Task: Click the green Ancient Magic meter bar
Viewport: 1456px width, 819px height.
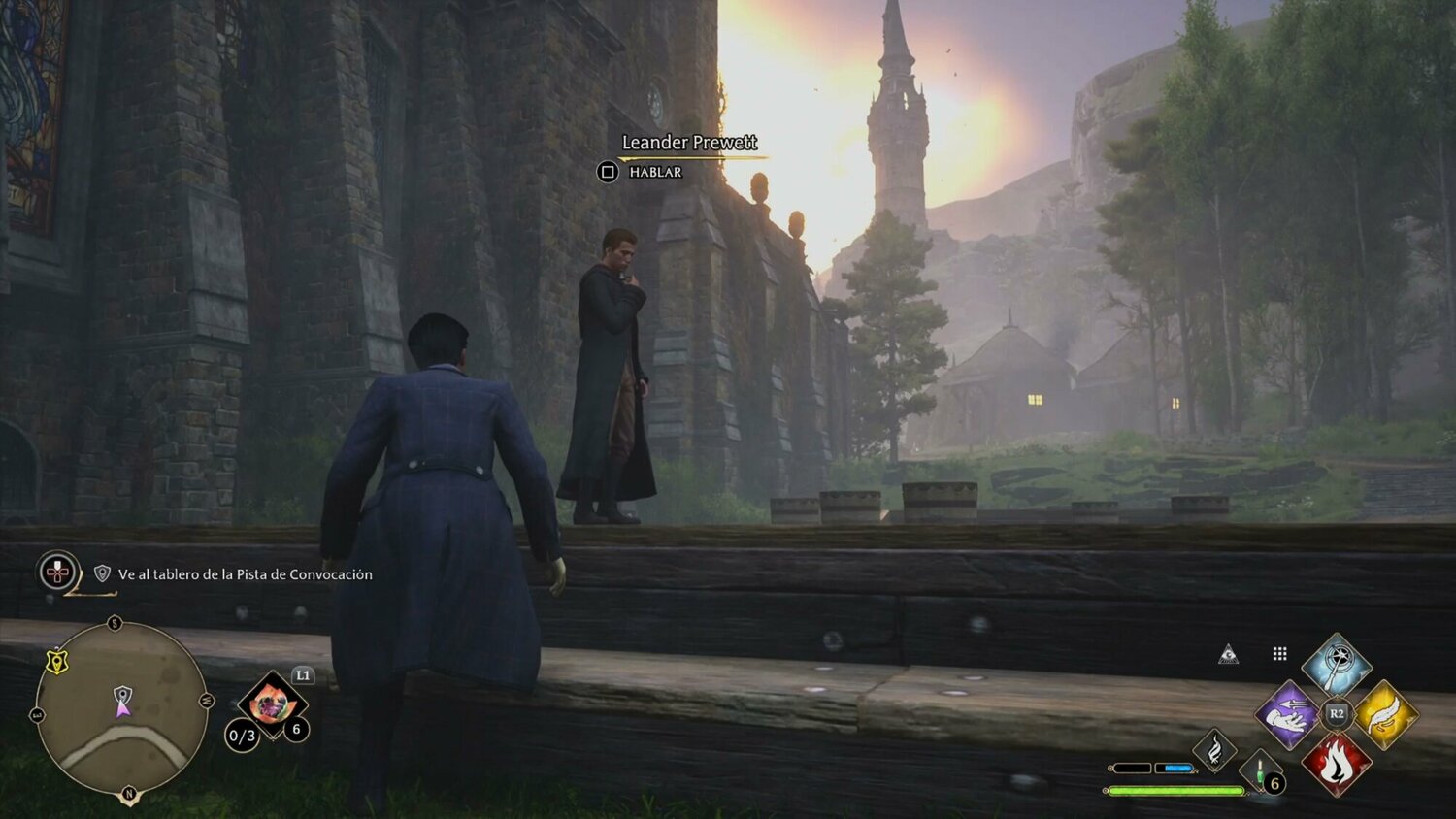Action: 1174,790
